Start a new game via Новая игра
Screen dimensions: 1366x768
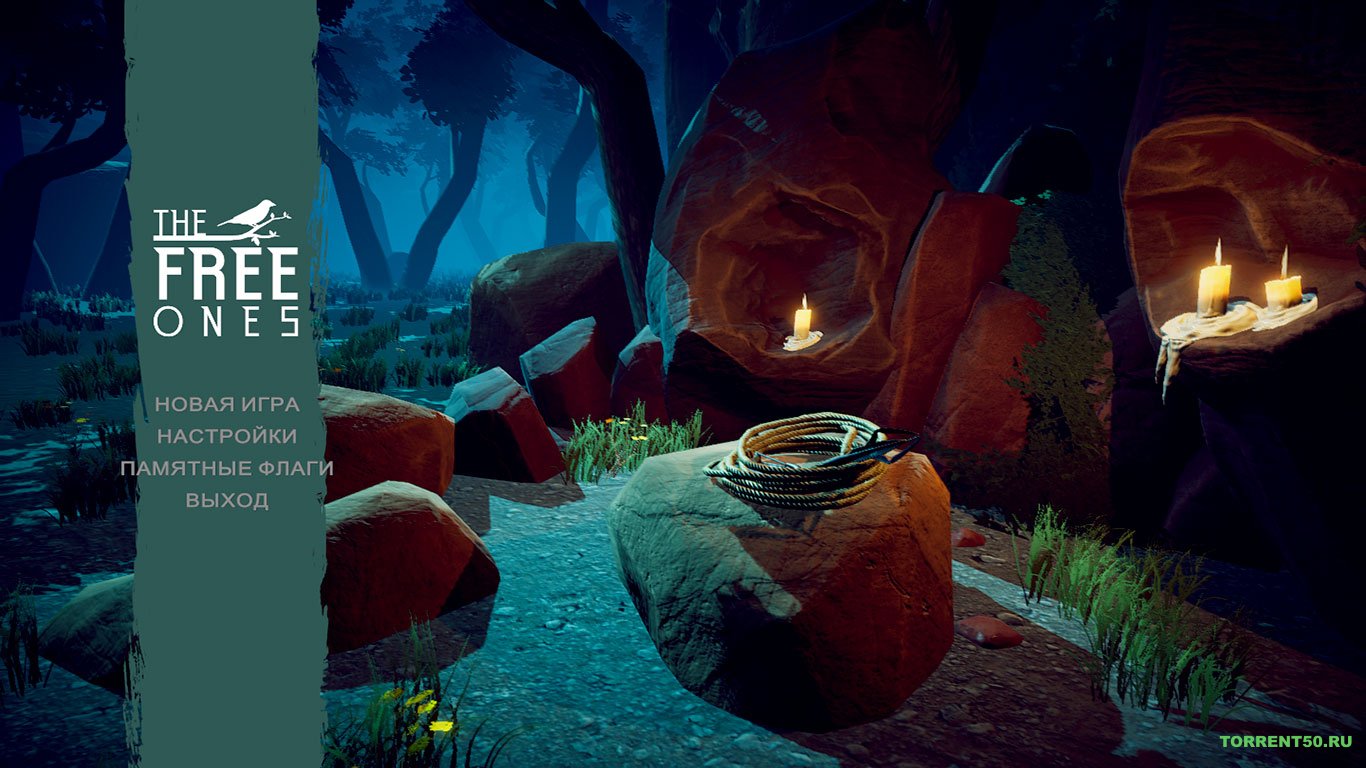click(227, 404)
